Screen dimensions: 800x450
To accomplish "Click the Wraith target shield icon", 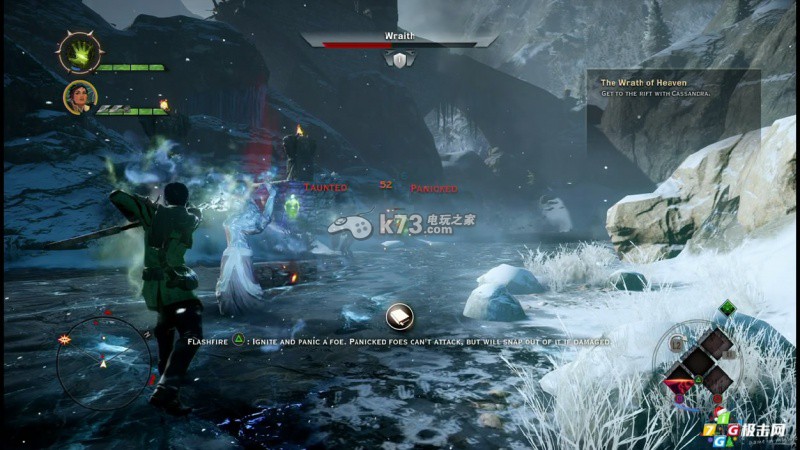I will click(400, 61).
